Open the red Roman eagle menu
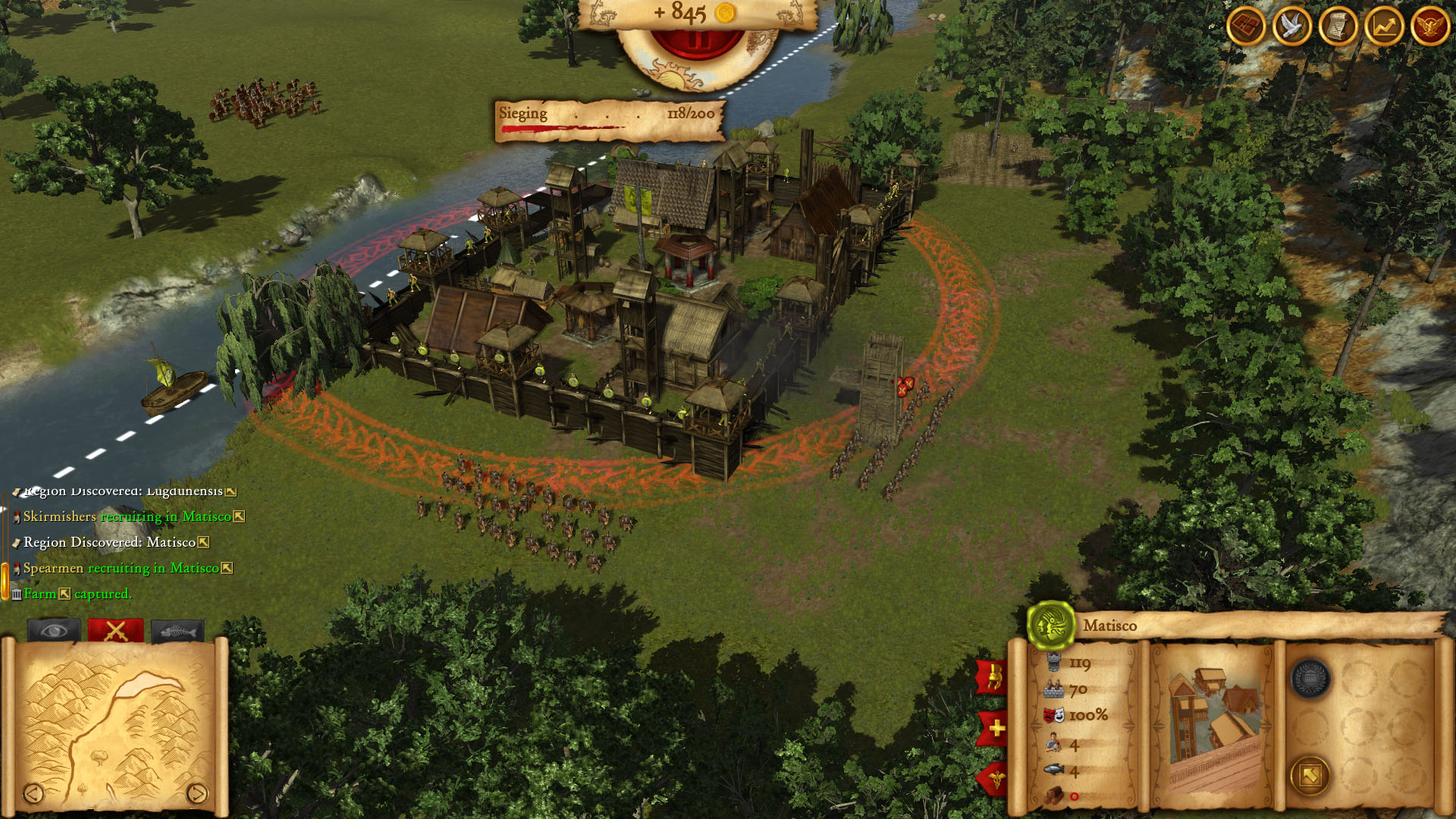 [1430, 27]
